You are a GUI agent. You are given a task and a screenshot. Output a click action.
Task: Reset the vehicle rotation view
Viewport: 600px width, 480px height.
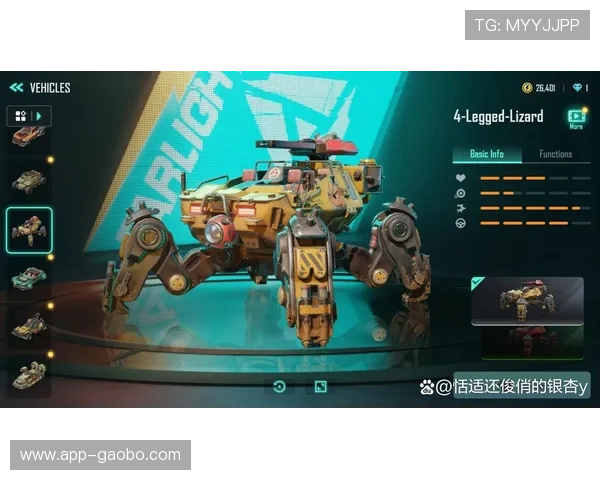click(x=279, y=386)
